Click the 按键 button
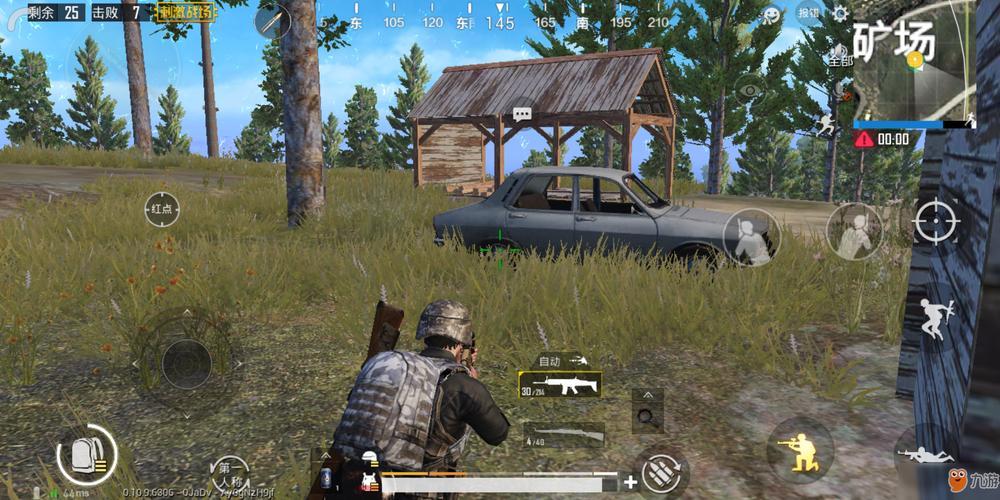This screenshot has height=500, width=1000. click(808, 14)
